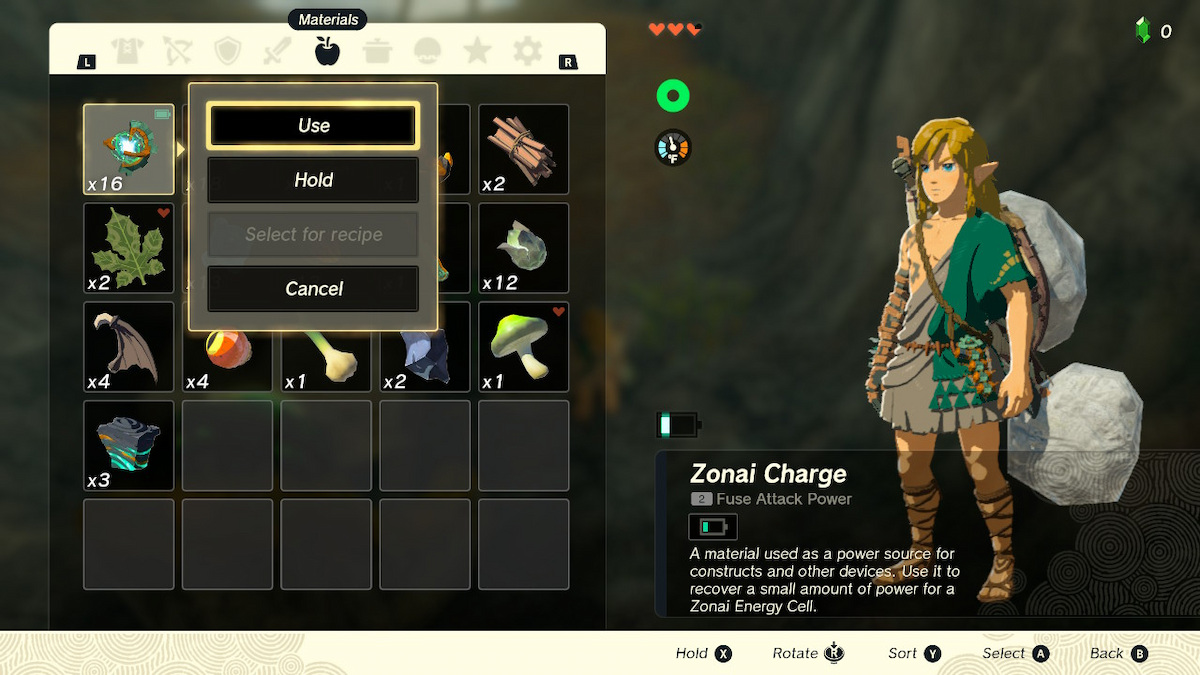Click the greyed-out Select for recipe entry
This screenshot has width=1200, height=675.
pyautogui.click(x=313, y=235)
